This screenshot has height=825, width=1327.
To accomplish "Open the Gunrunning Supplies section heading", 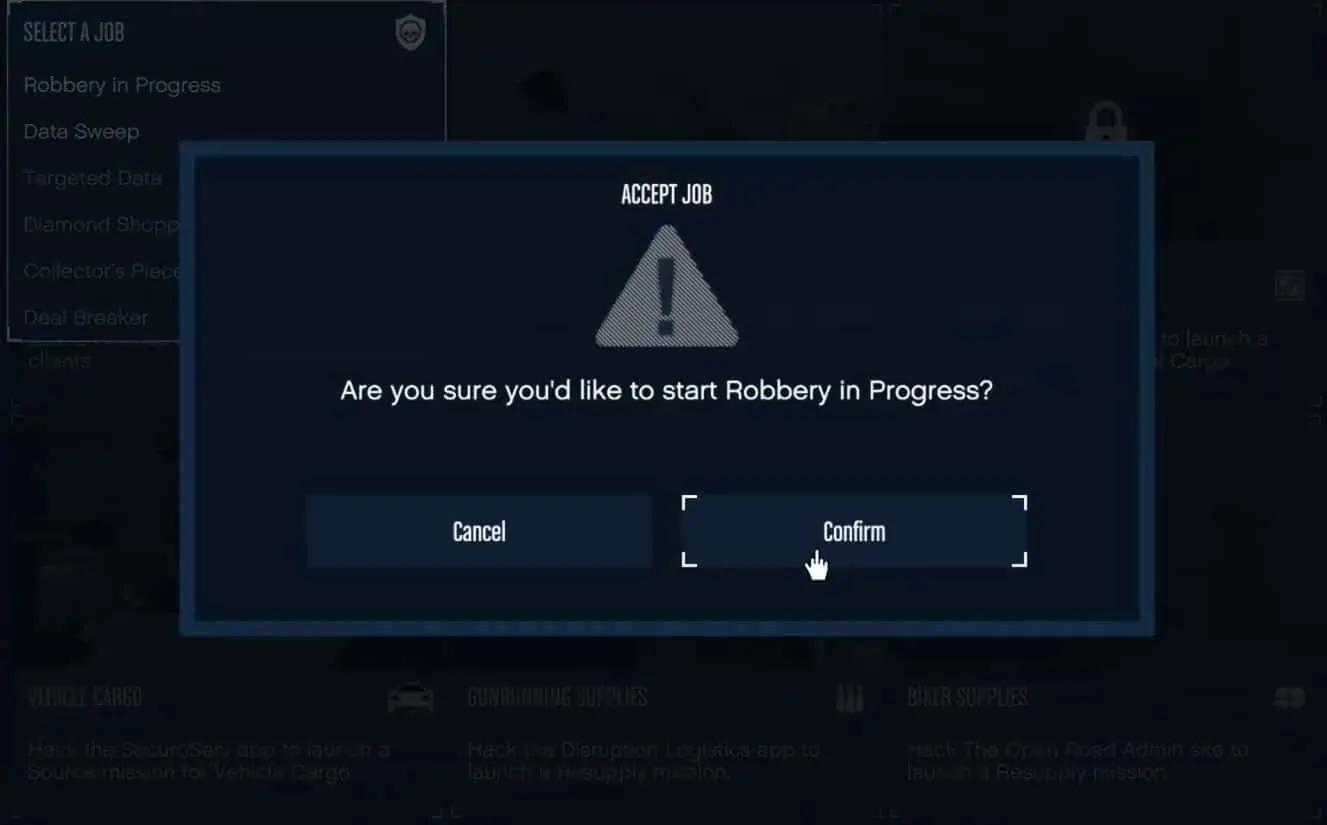I will click(557, 696).
